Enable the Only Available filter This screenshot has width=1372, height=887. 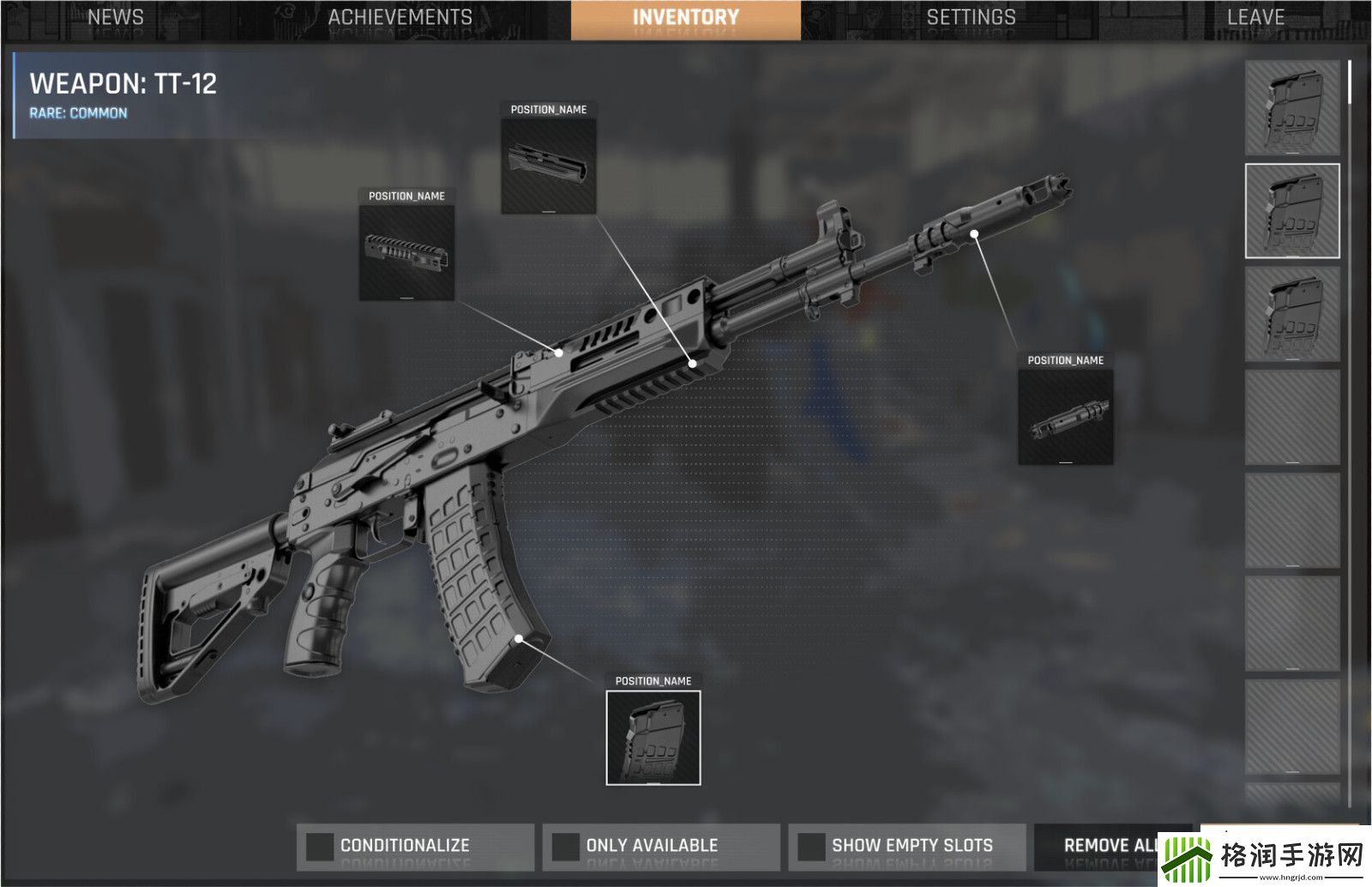(566, 846)
